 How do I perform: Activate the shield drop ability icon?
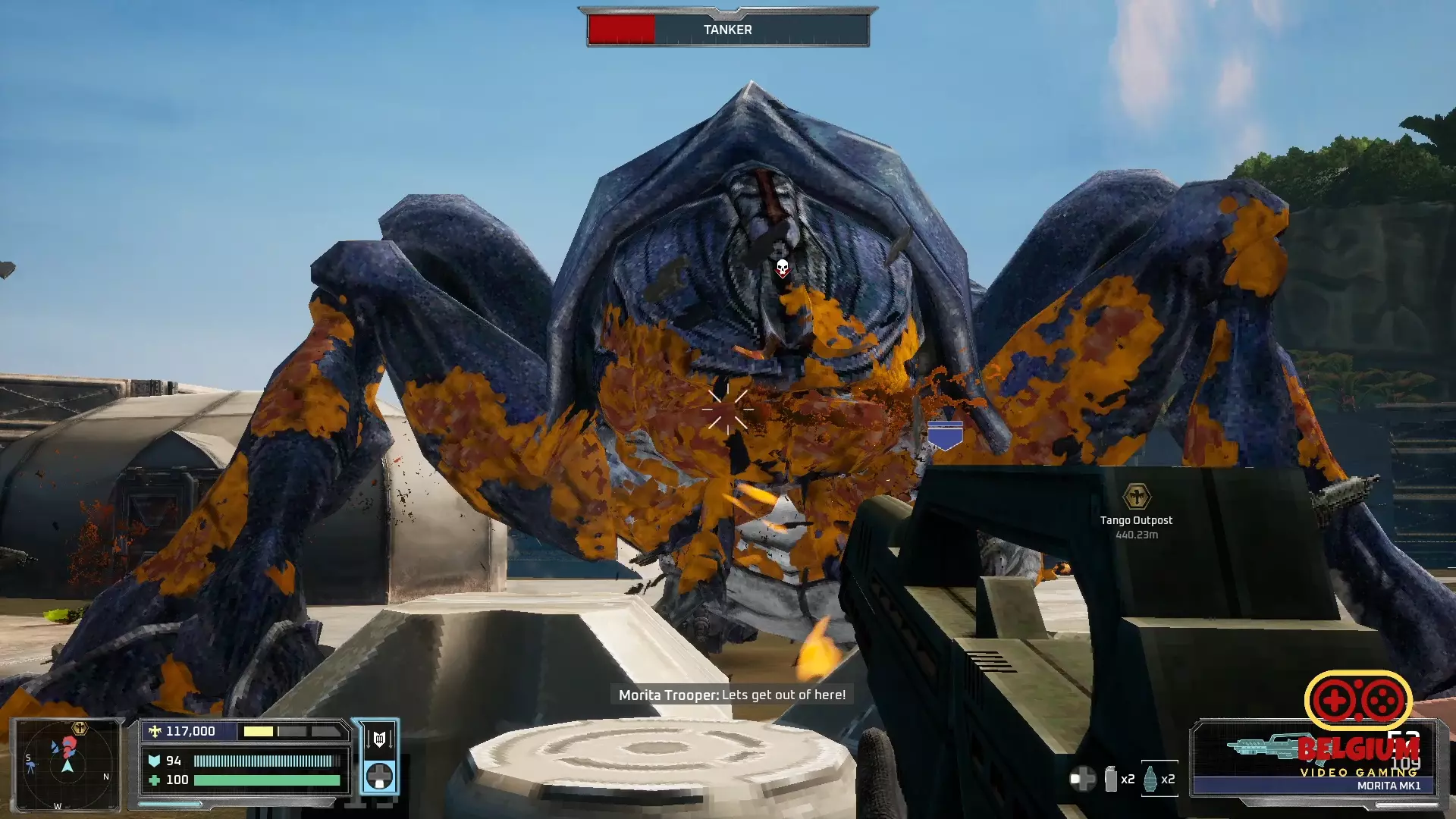click(x=379, y=738)
